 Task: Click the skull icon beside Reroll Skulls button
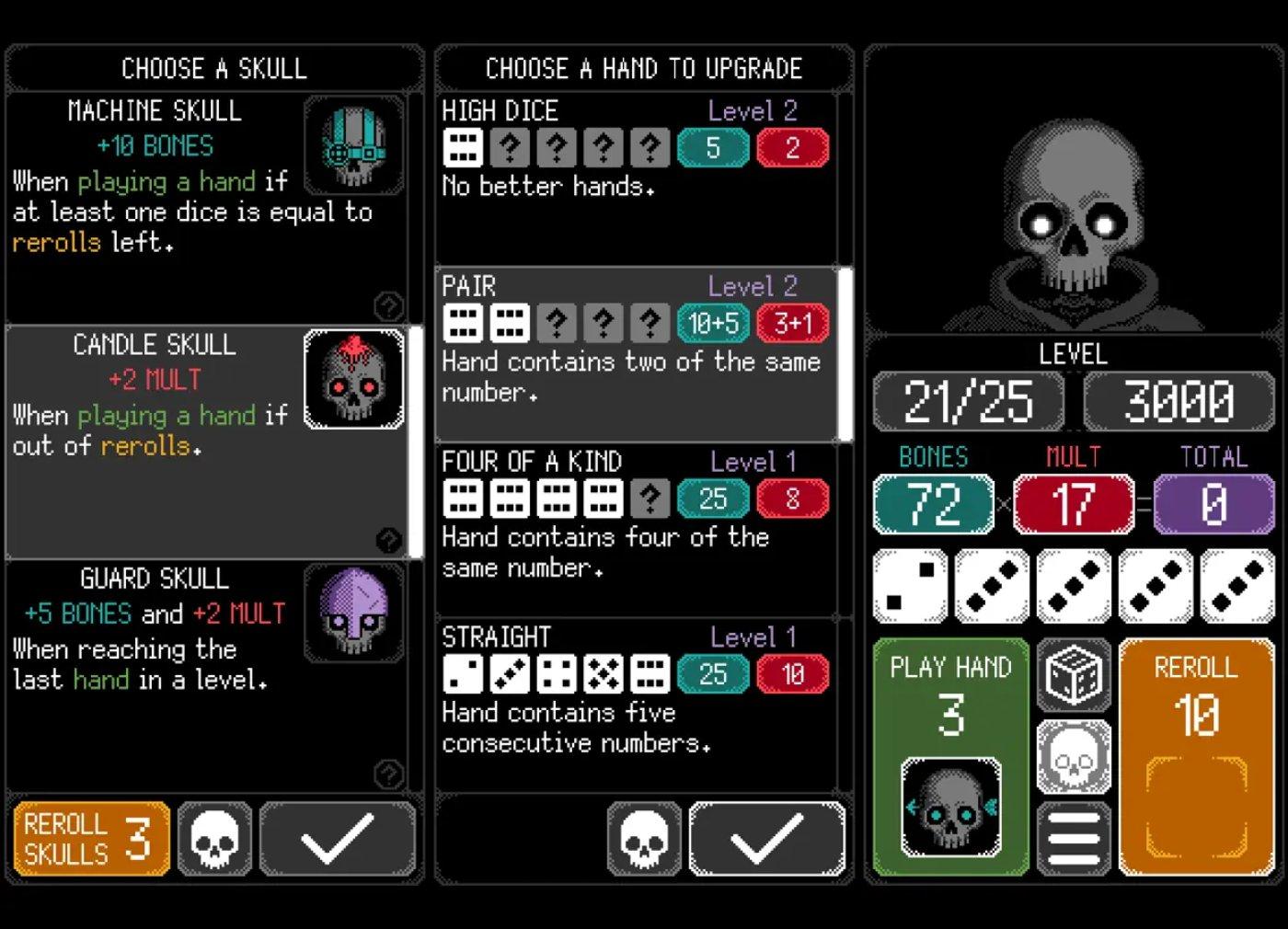213,838
